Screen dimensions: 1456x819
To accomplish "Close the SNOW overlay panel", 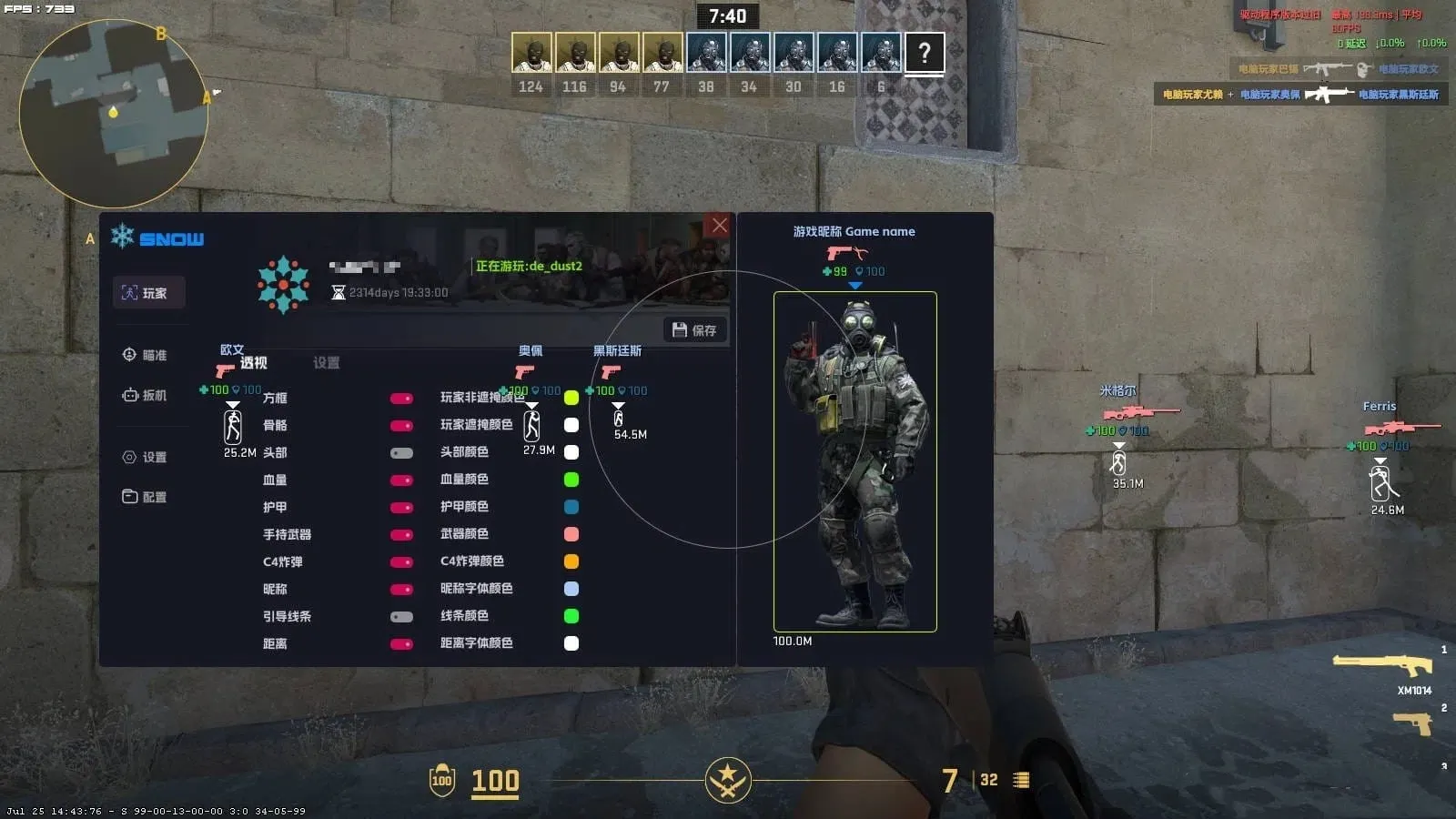I will click(x=719, y=225).
